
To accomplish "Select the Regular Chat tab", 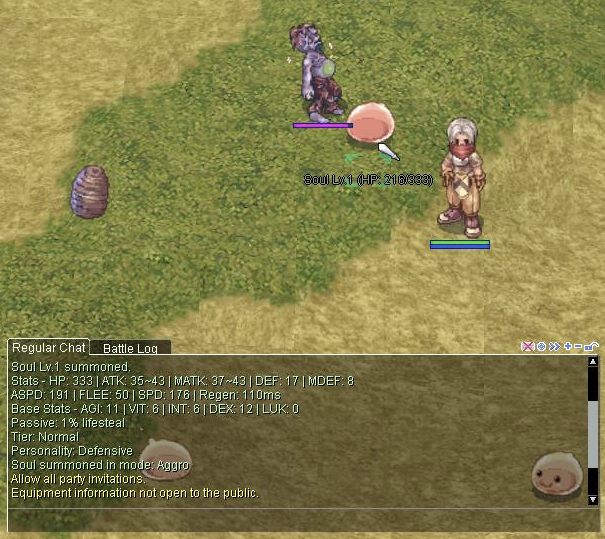I will 48,348.
